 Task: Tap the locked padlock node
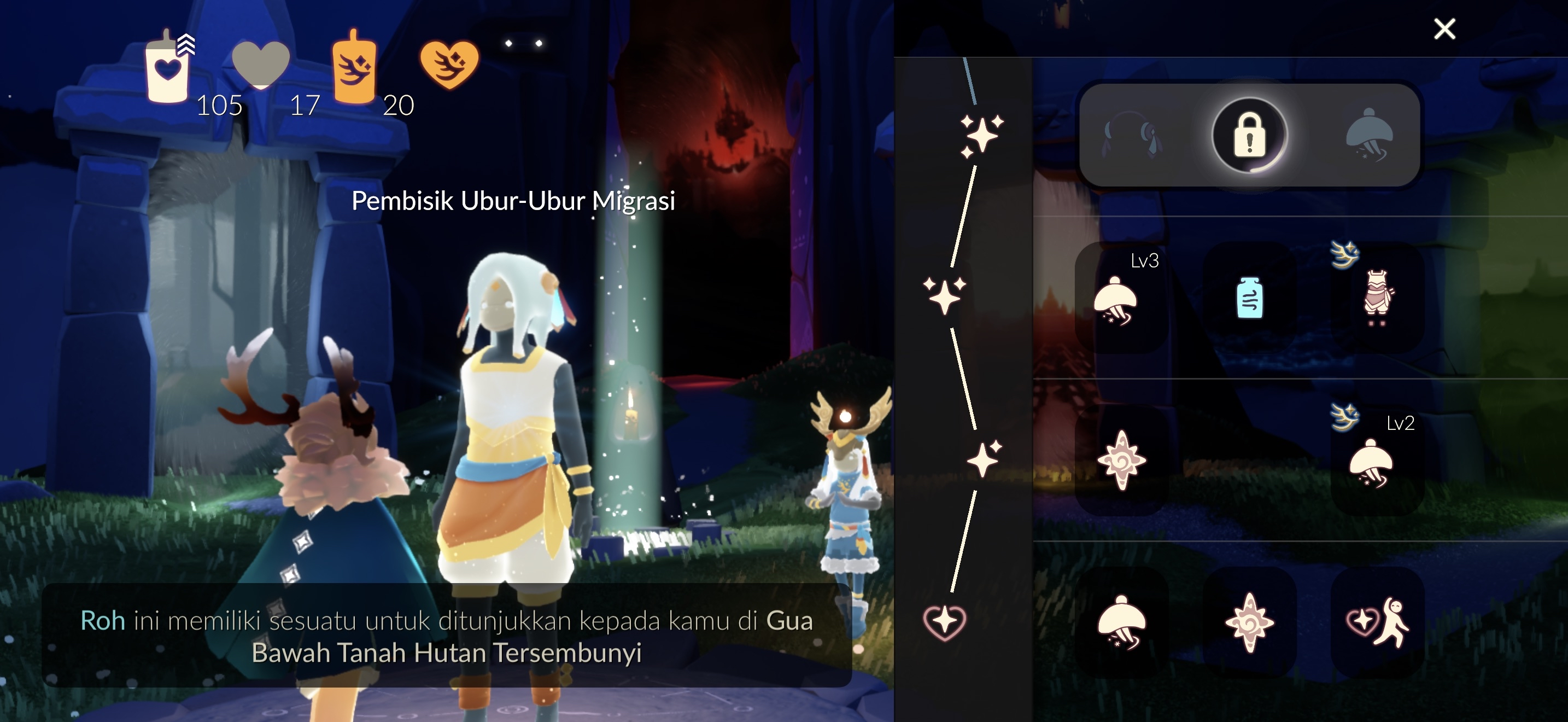click(1249, 135)
